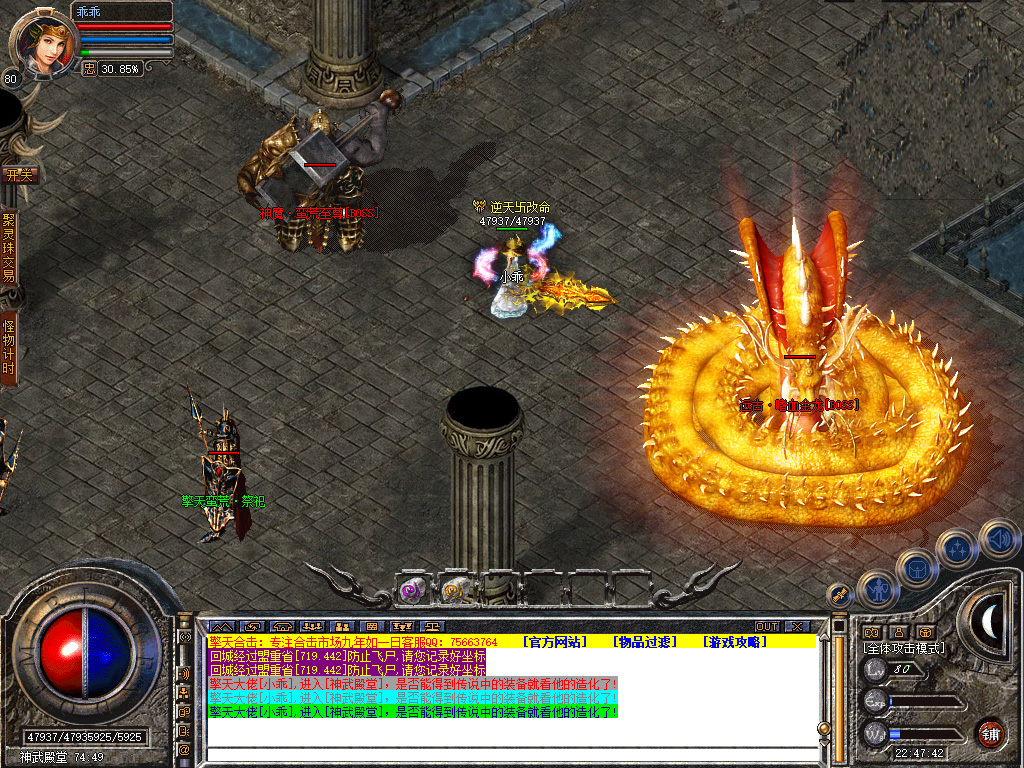The width and height of the screenshot is (1024, 768).
Task: Click the OUT button above the chat
Action: 766,626
